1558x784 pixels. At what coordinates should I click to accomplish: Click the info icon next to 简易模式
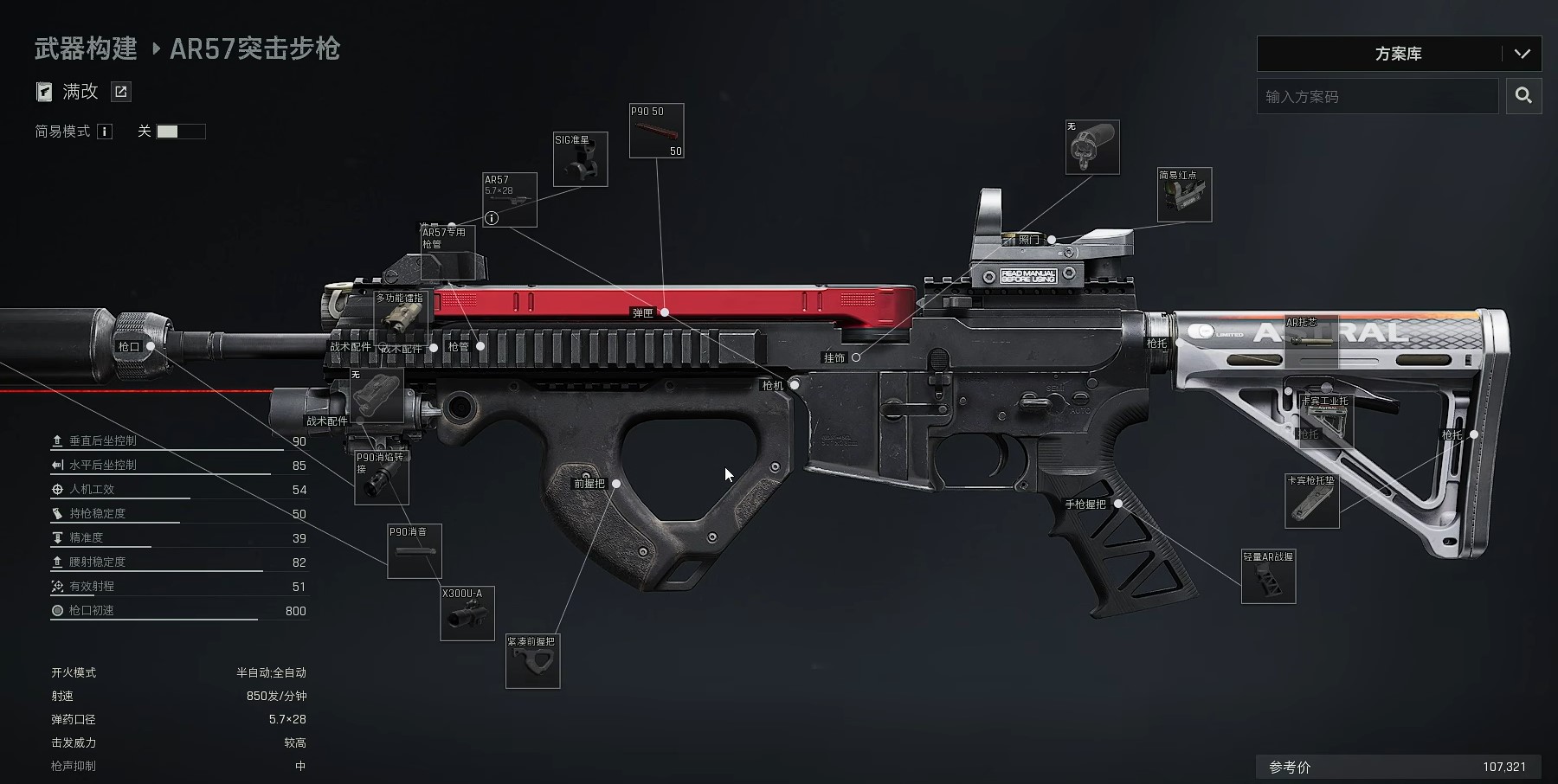point(104,132)
